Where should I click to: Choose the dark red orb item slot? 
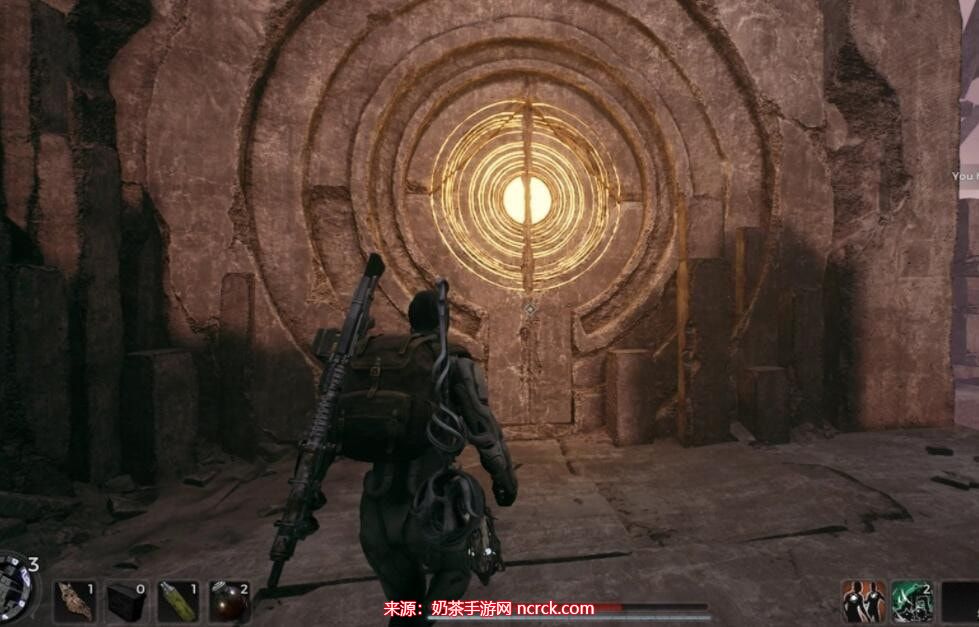click(229, 601)
